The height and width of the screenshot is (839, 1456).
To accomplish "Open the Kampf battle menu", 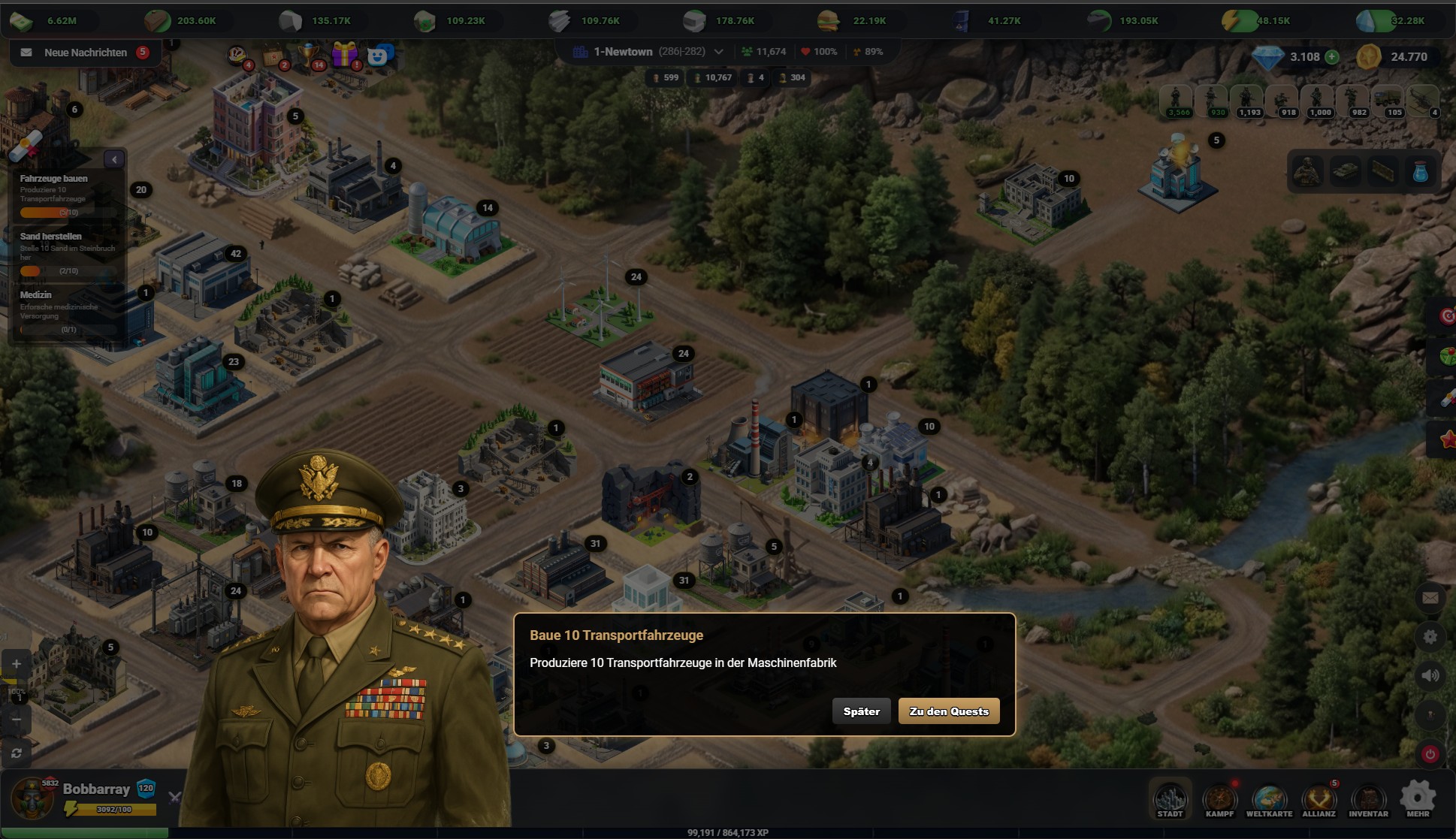I will click(1219, 800).
